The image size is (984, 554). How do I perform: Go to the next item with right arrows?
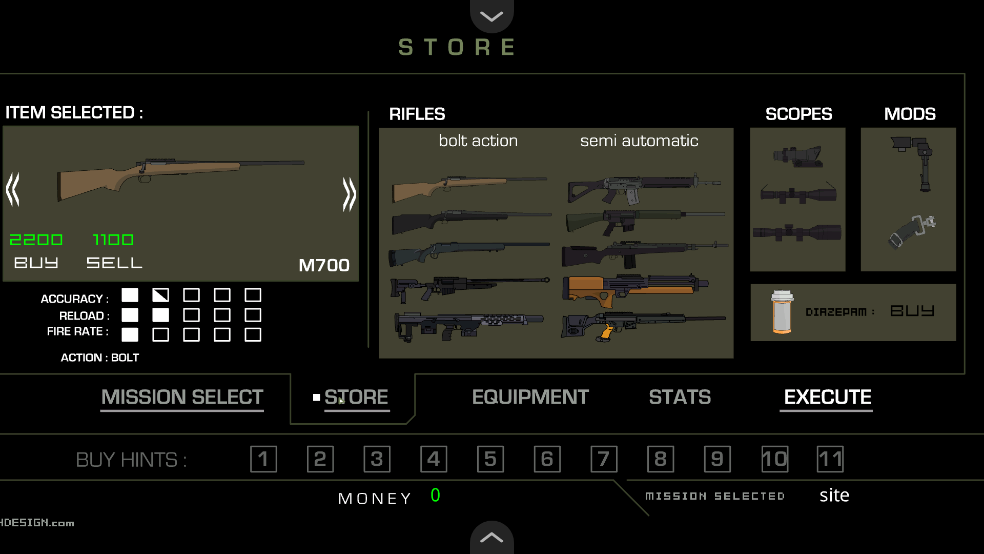(x=349, y=193)
